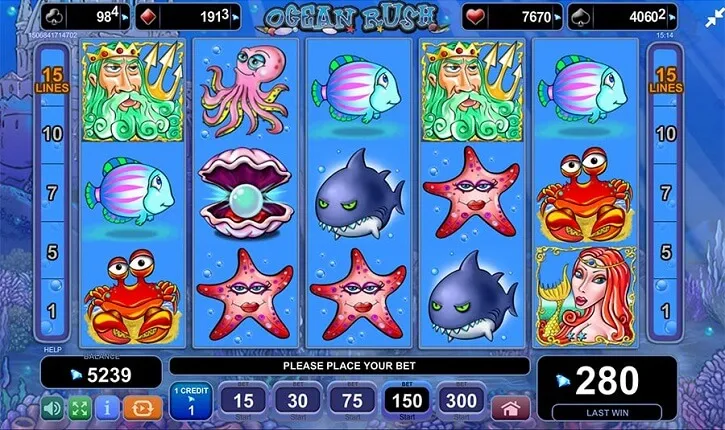Screen dimensions: 725x430
Task: Open the Help label above balance
Action: pyautogui.click(x=52, y=350)
